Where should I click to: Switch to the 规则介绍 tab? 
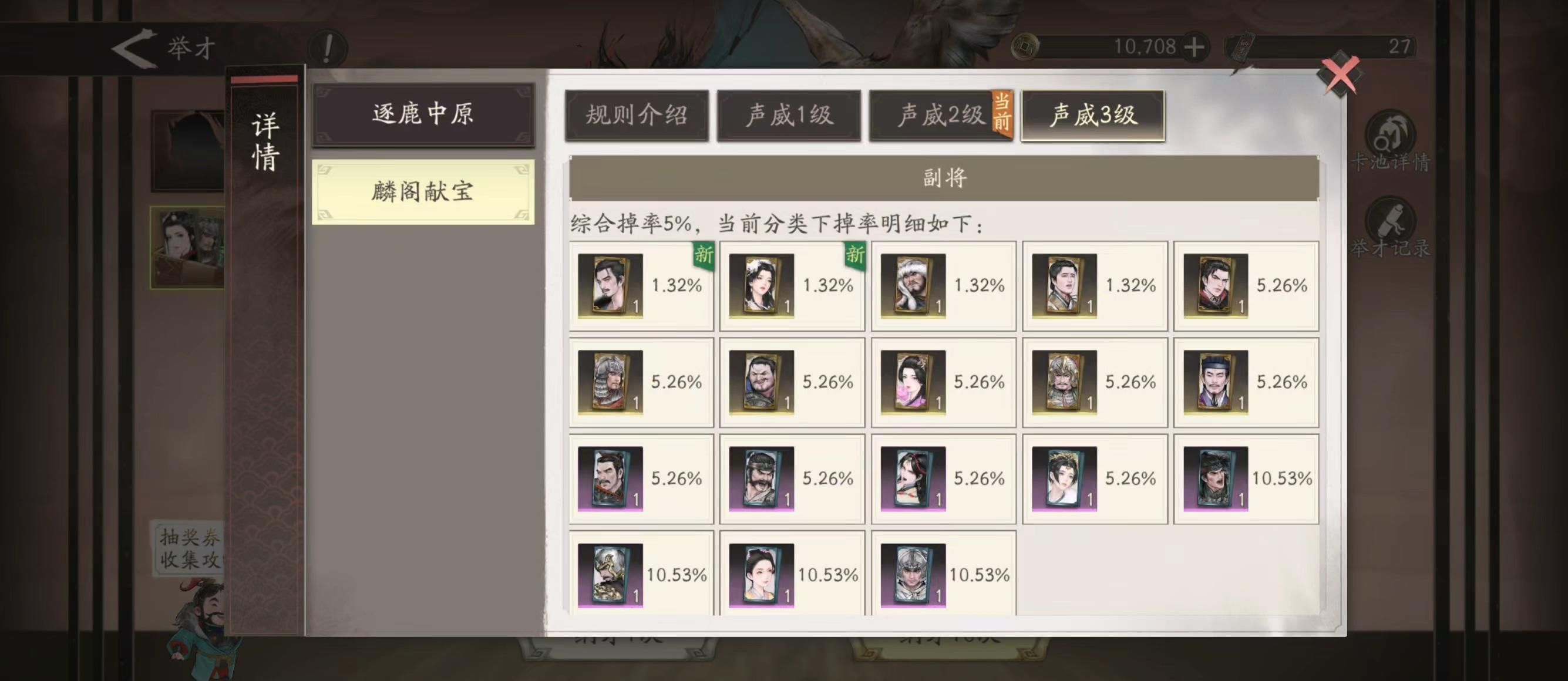pyautogui.click(x=637, y=117)
